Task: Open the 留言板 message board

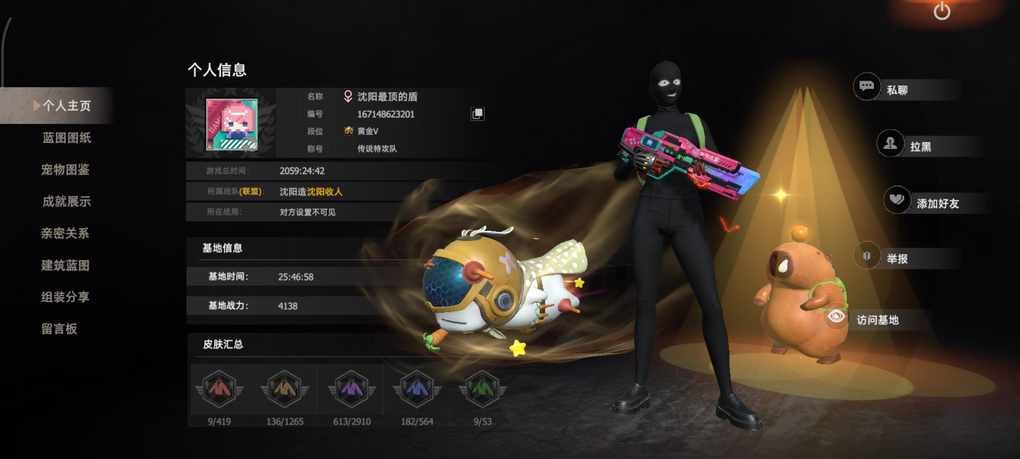Action: click(59, 329)
